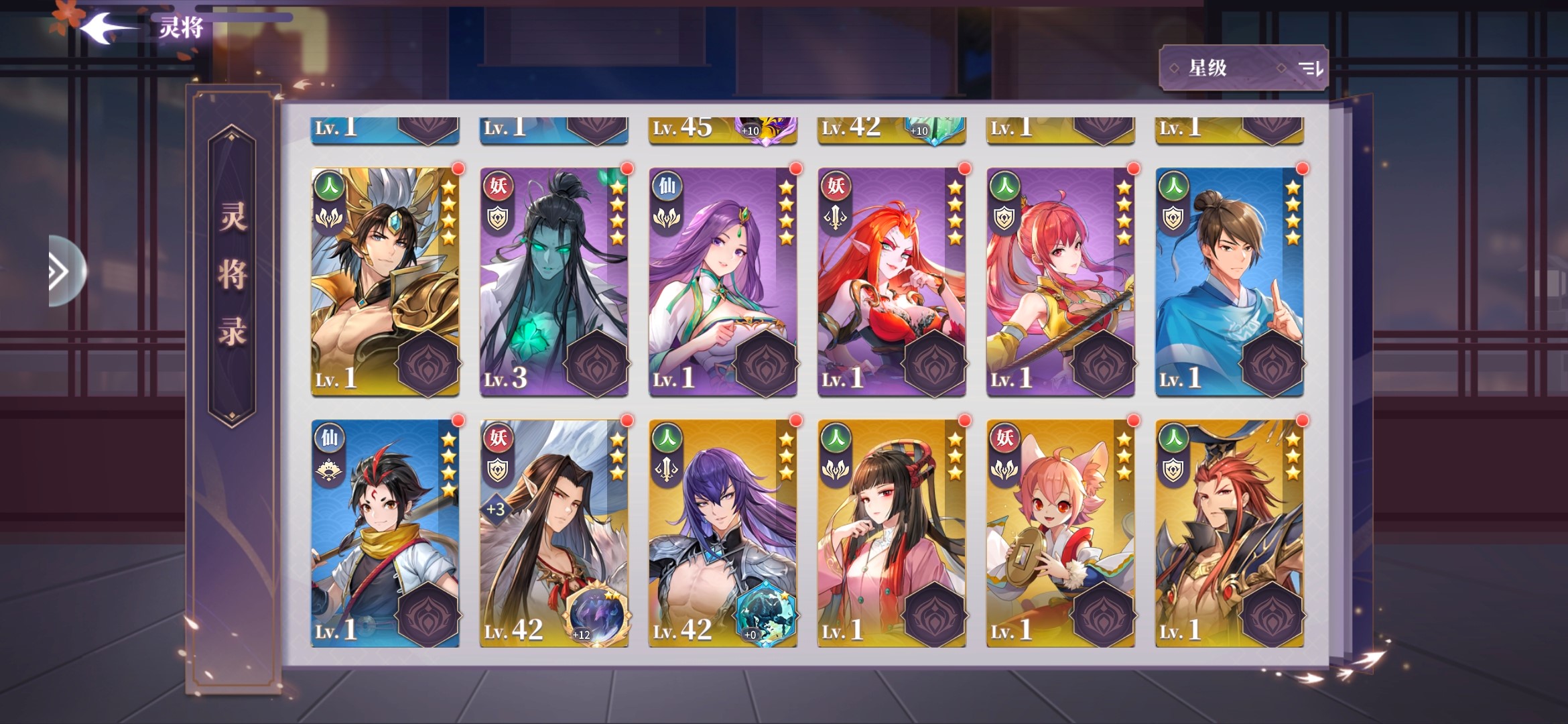
Task: Open the long-haired demon card with +3
Action: (554, 534)
